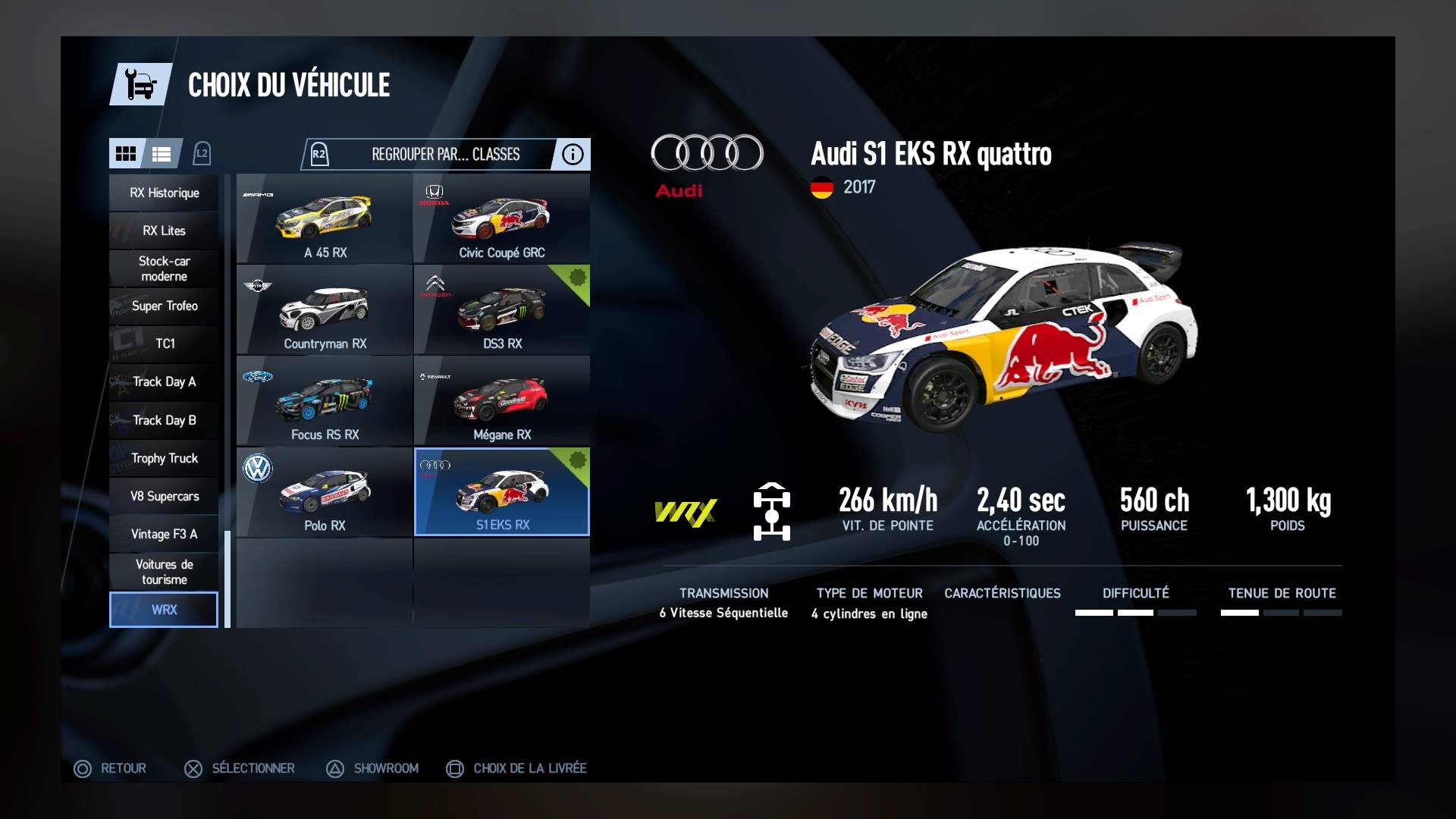Open the RX Historique class
This screenshot has width=1456, height=819.
(164, 193)
